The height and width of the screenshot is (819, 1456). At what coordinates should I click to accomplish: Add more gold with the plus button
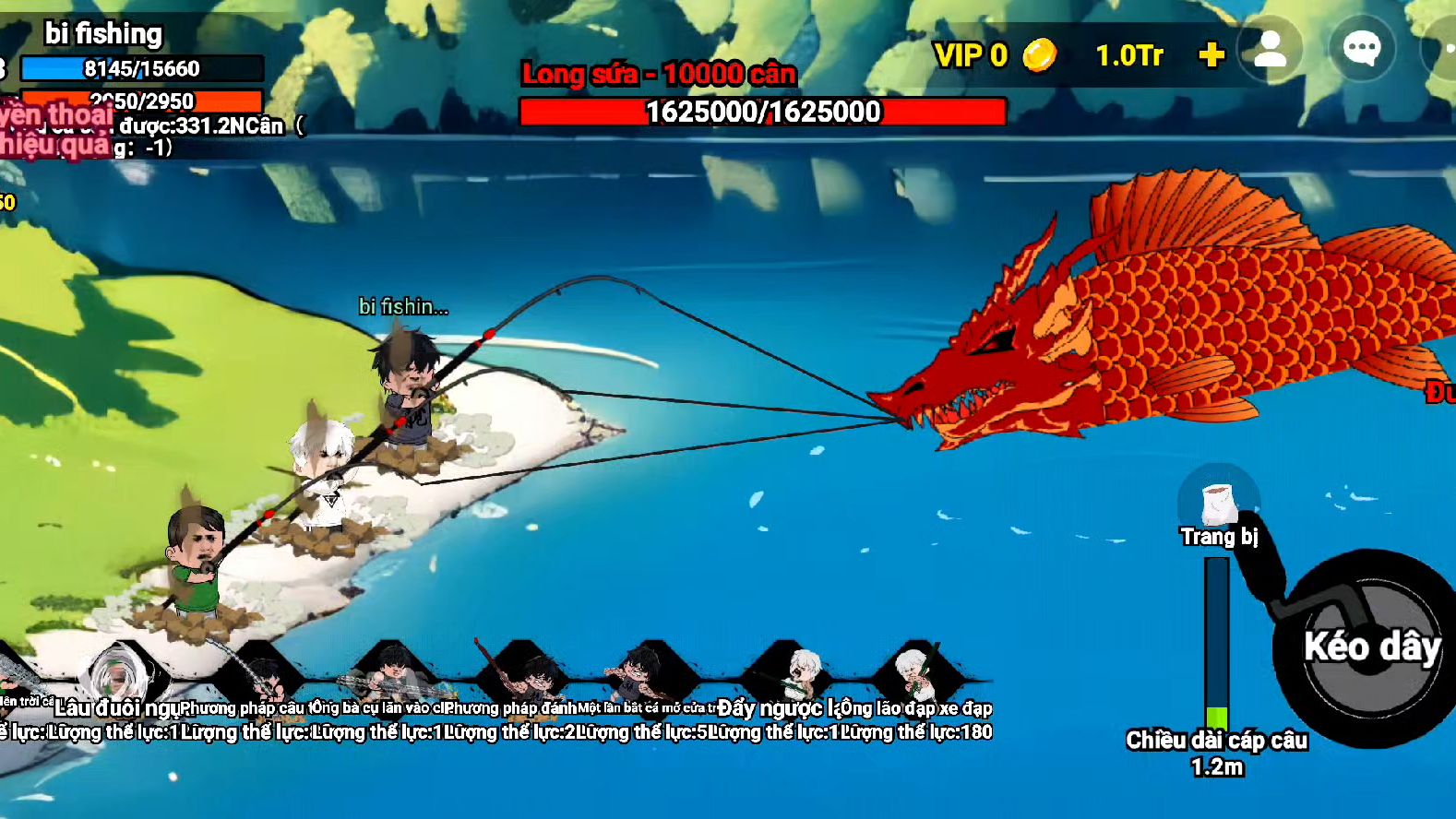[x=1211, y=55]
